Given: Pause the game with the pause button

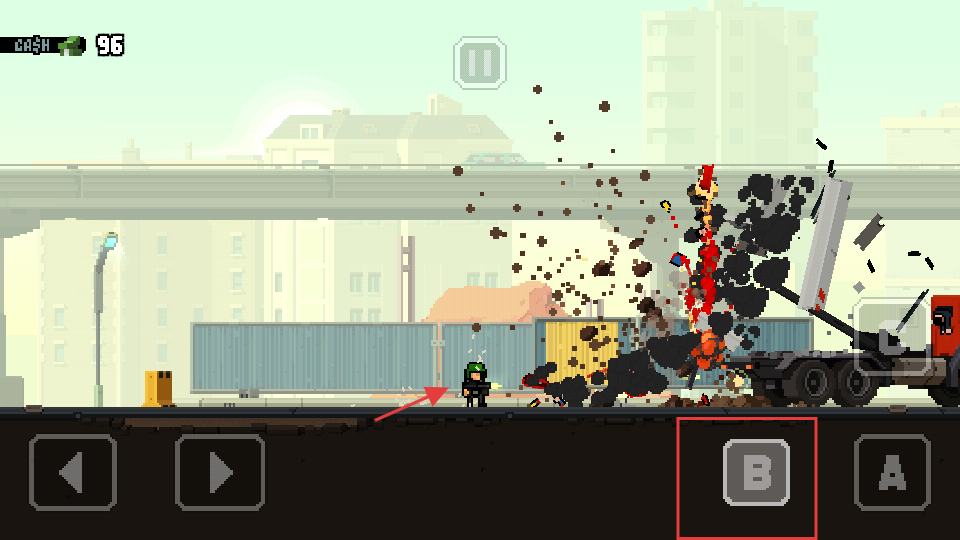Looking at the screenshot, I should point(479,63).
